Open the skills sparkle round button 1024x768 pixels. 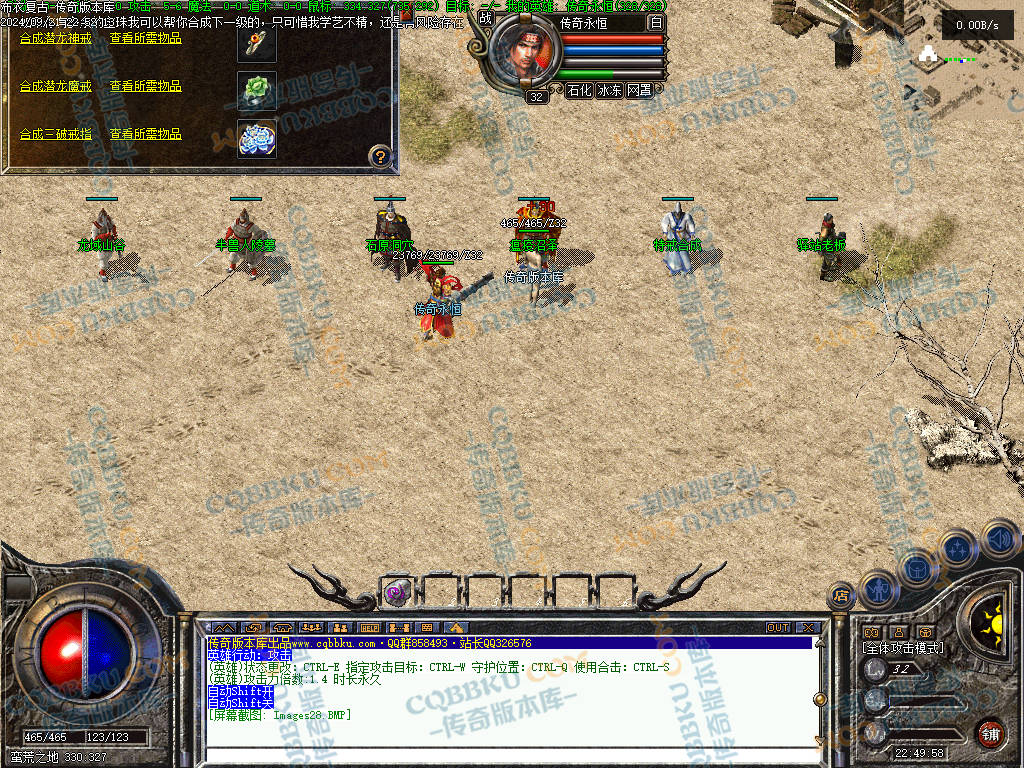coord(957,548)
